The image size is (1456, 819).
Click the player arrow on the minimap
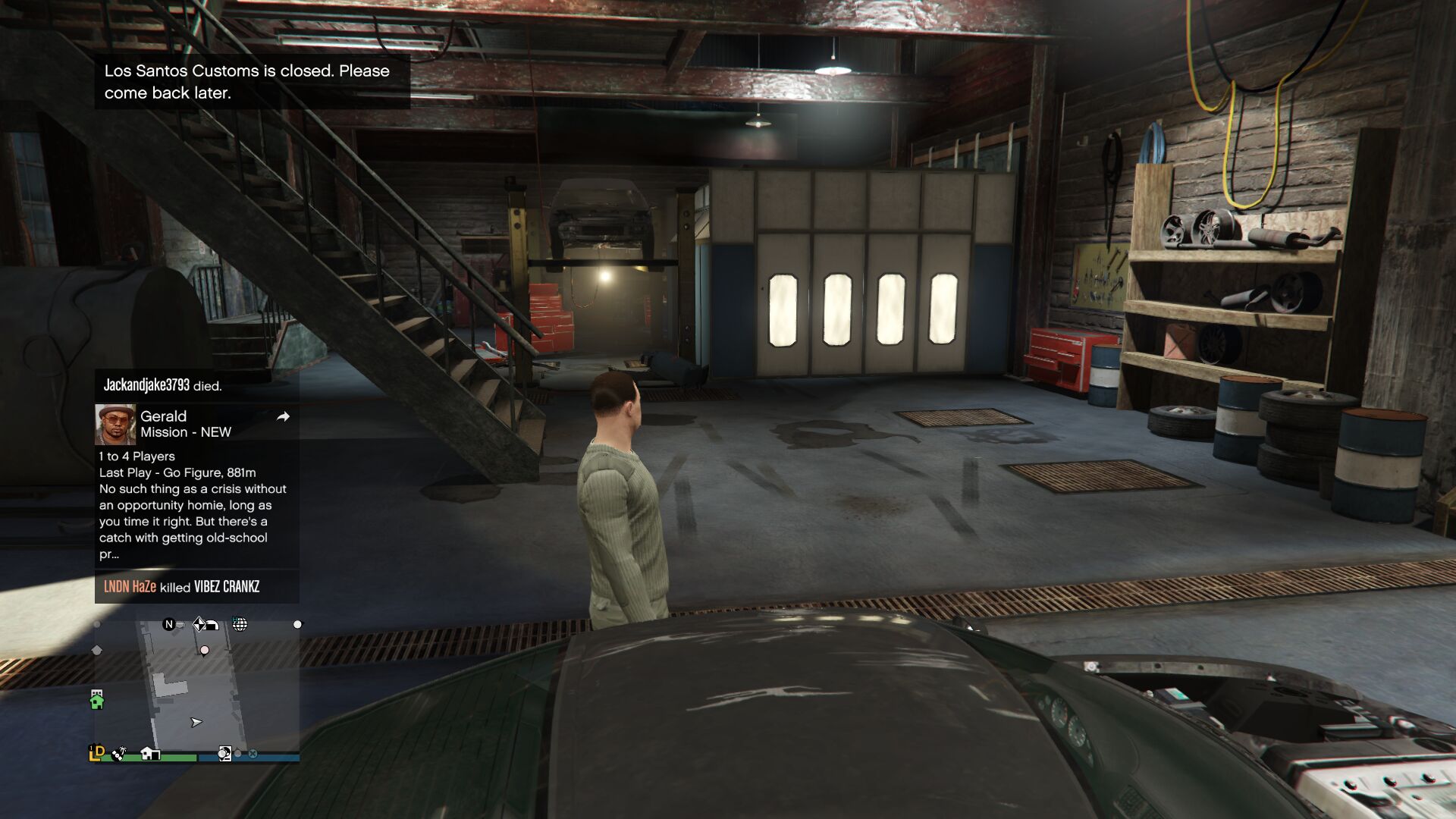pos(196,722)
